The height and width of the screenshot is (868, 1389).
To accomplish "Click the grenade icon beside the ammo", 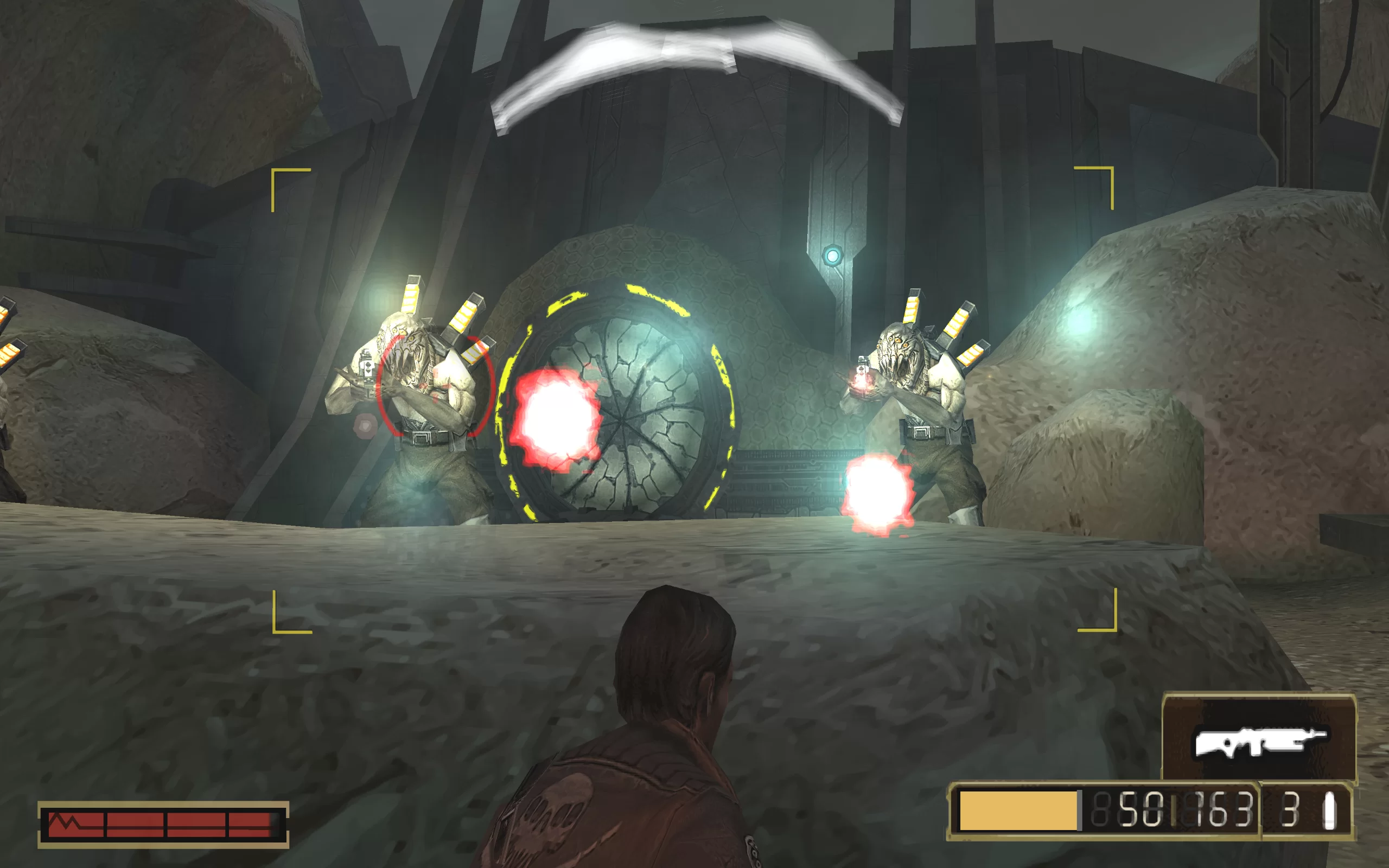I will (x=1329, y=811).
